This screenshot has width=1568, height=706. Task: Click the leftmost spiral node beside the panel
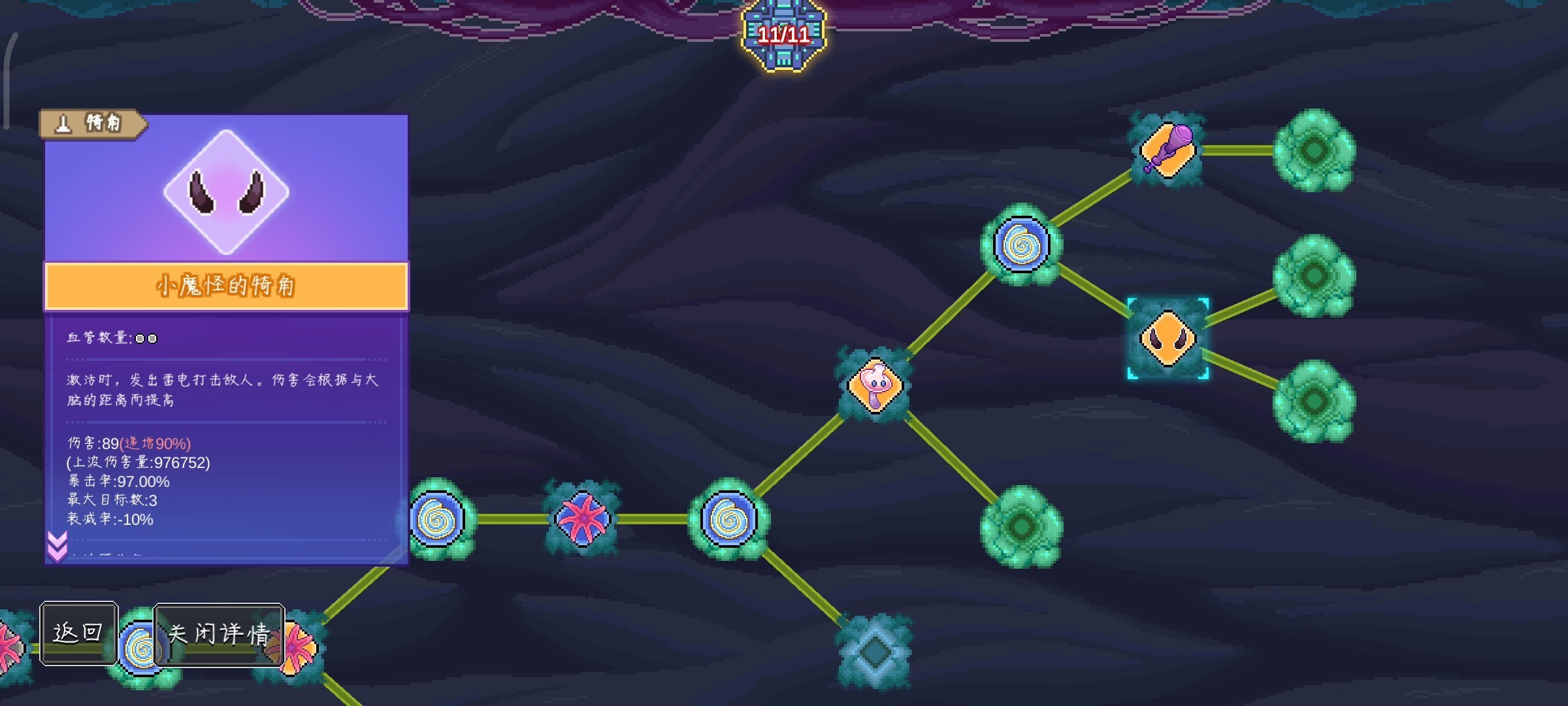(x=436, y=520)
